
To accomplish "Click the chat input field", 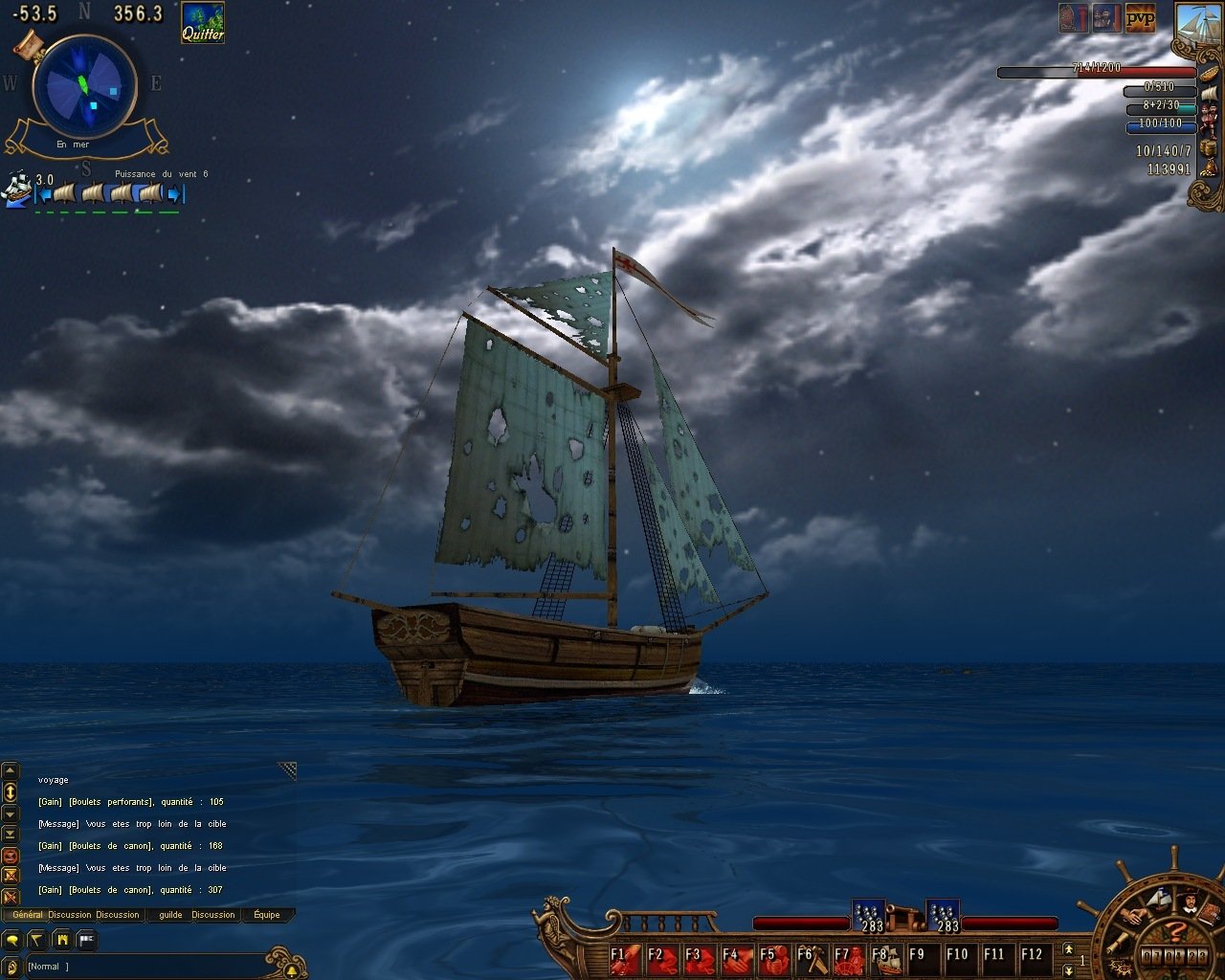I will [144, 967].
